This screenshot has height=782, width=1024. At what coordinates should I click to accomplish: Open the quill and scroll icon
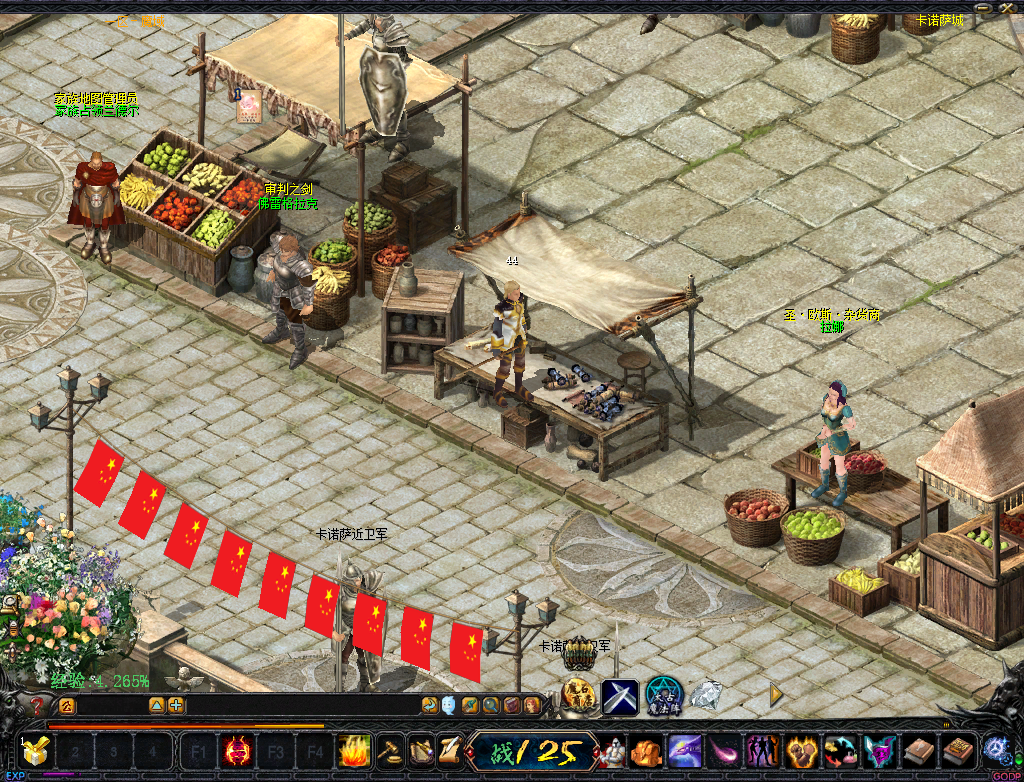[449, 750]
